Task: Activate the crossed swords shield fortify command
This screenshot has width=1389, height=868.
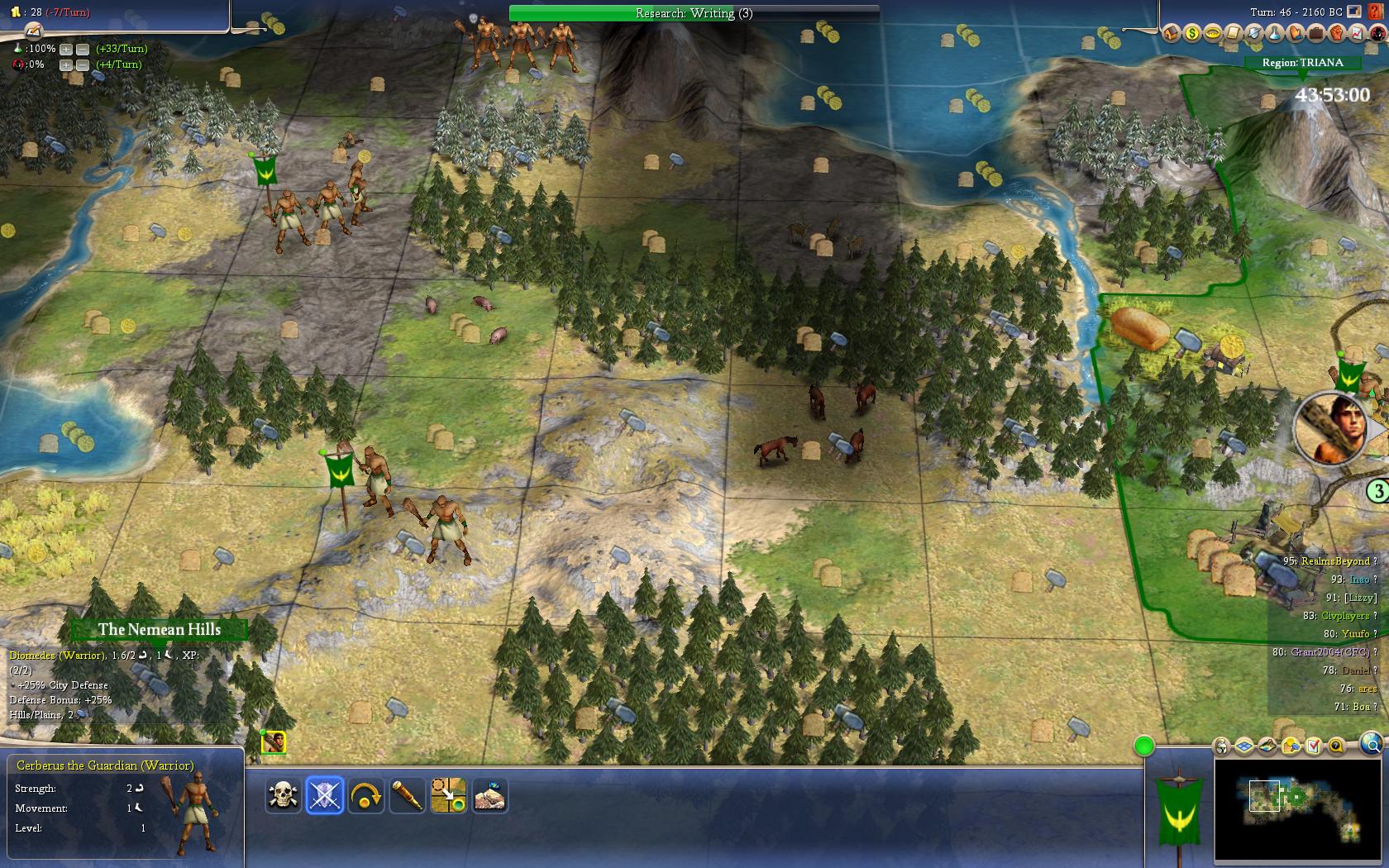Action: pyautogui.click(x=325, y=796)
